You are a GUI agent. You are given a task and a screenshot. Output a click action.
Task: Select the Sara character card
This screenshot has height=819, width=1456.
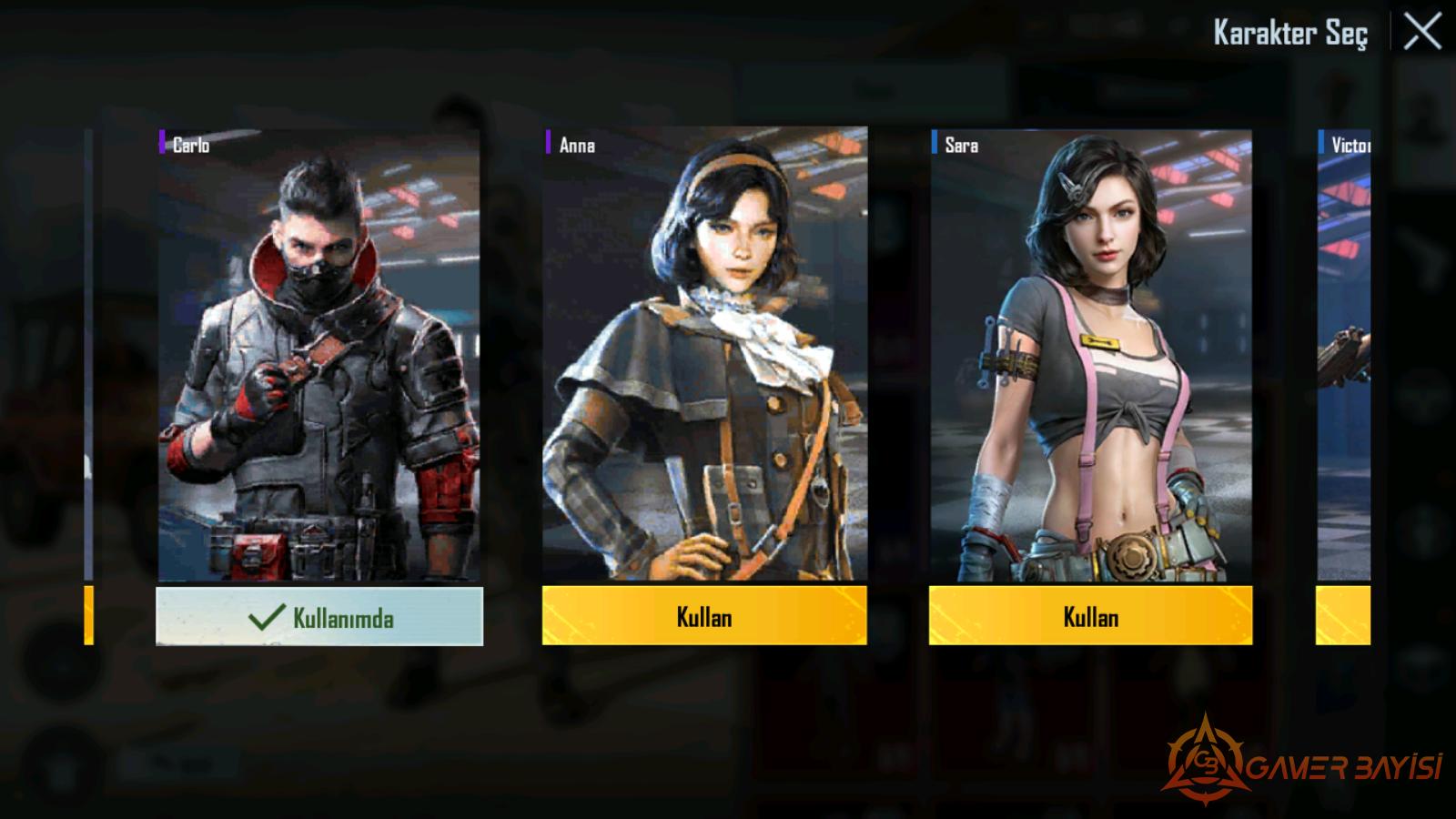point(1090,355)
